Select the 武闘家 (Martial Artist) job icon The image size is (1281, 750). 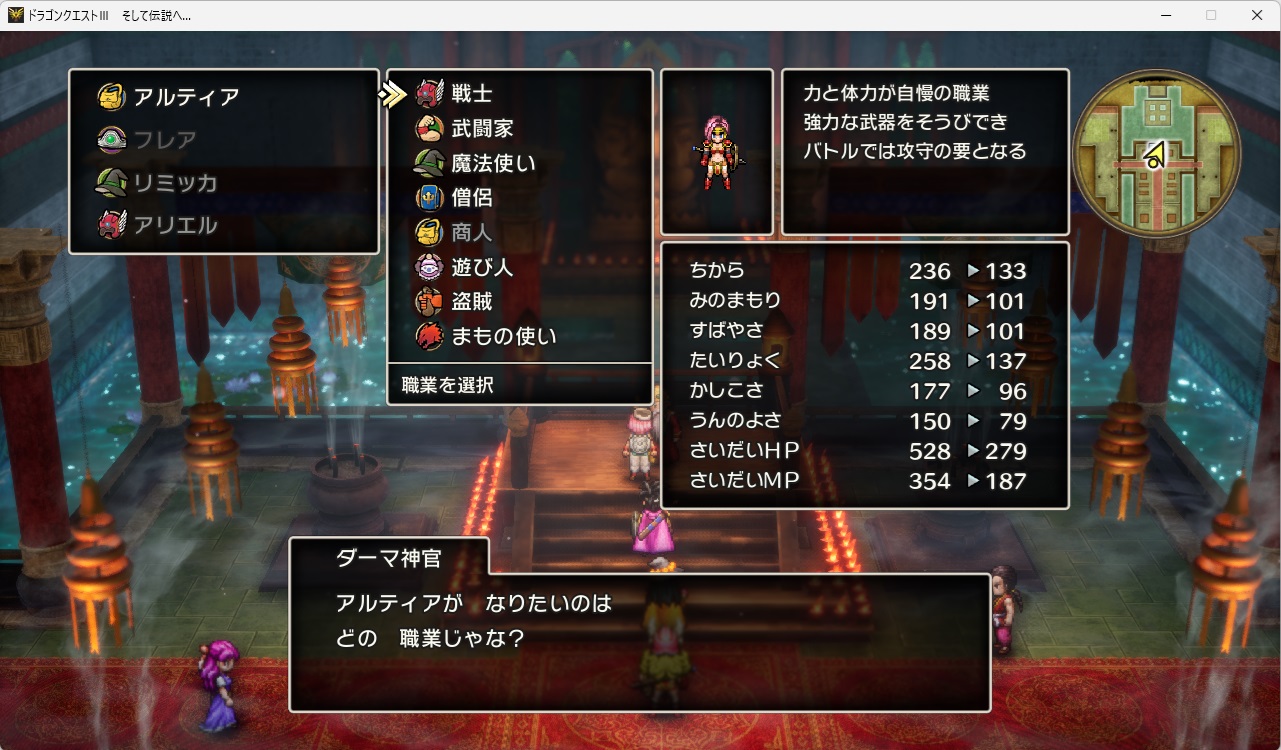click(430, 127)
